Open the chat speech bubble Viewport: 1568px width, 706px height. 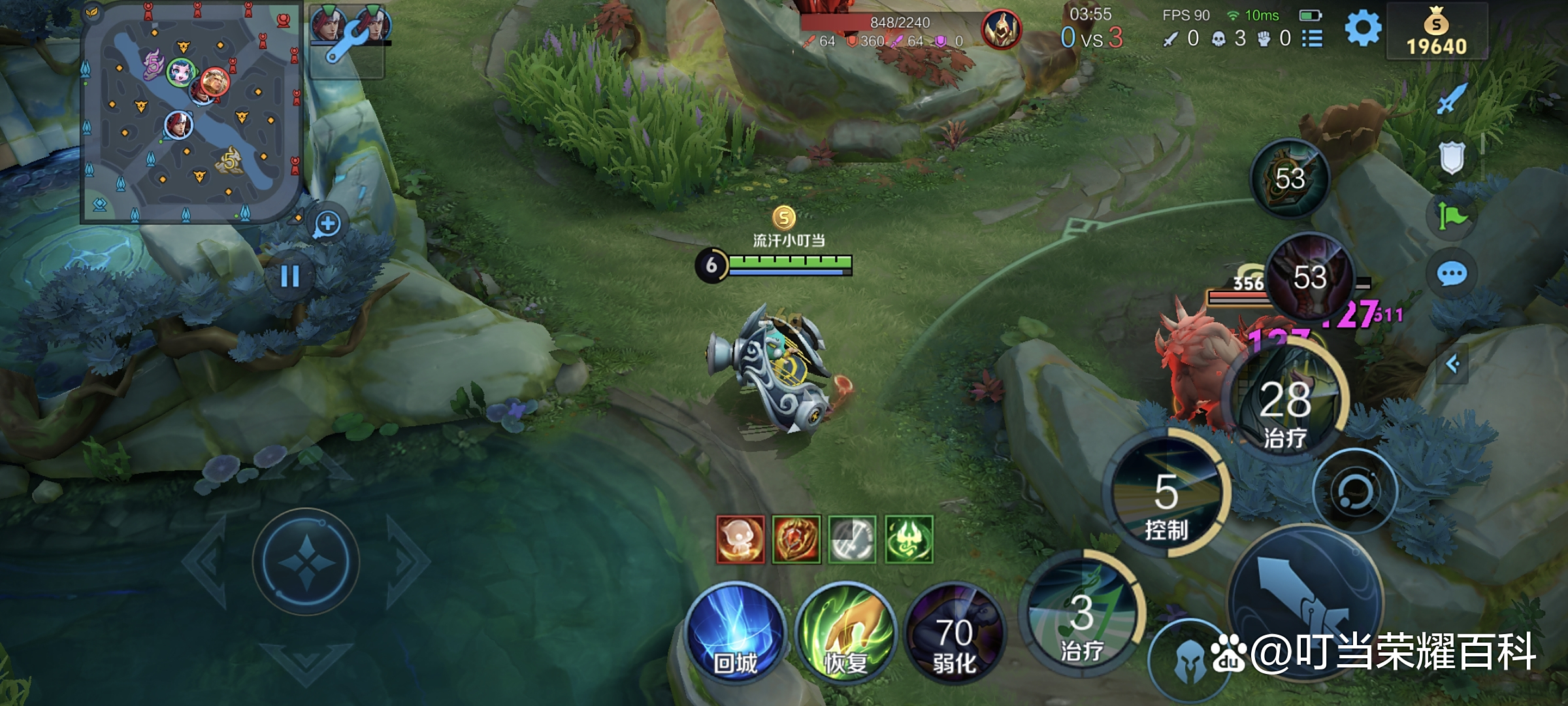coord(1452,274)
